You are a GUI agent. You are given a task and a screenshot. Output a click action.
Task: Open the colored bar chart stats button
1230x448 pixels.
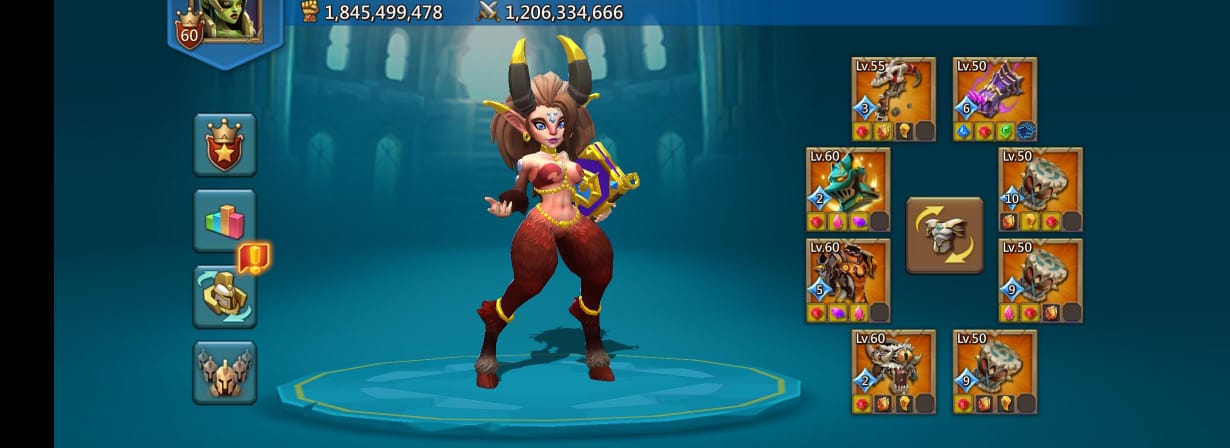coord(224,220)
